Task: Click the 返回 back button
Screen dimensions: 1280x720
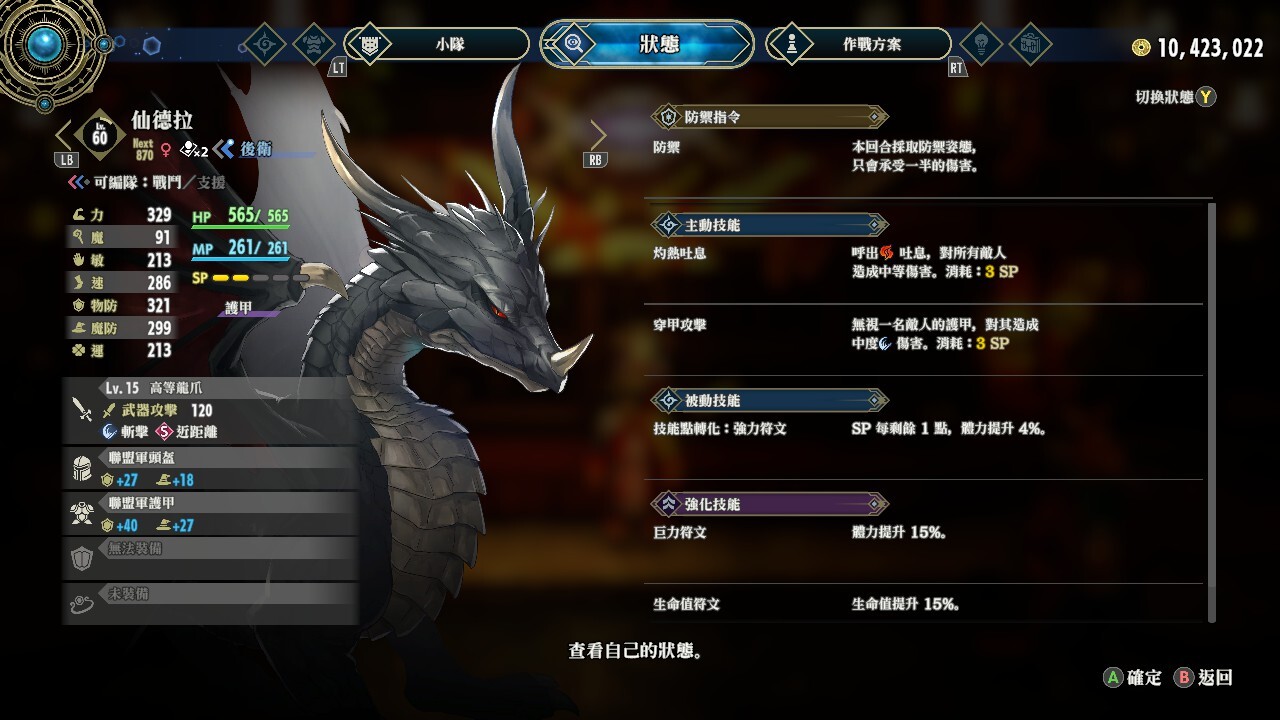Action: click(x=1204, y=678)
